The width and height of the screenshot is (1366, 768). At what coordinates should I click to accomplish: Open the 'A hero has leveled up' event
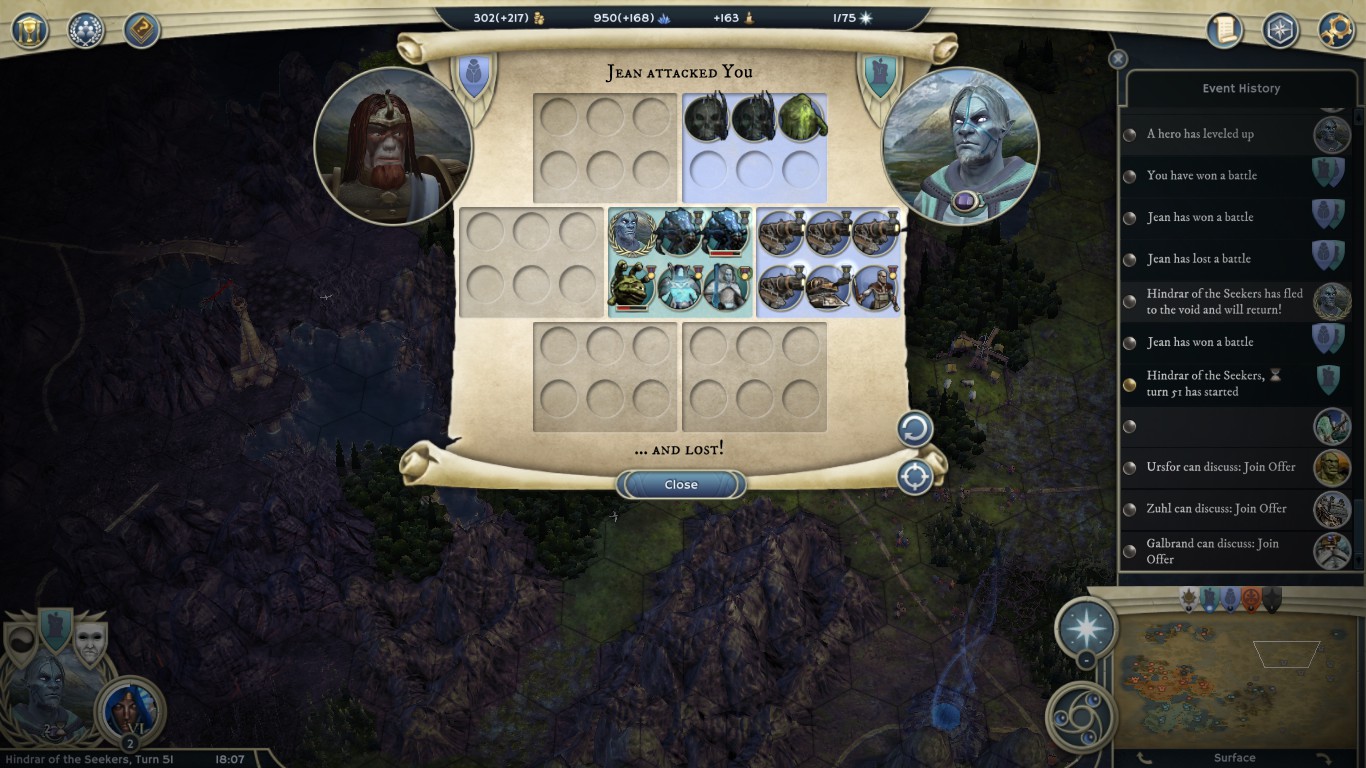pos(1200,134)
